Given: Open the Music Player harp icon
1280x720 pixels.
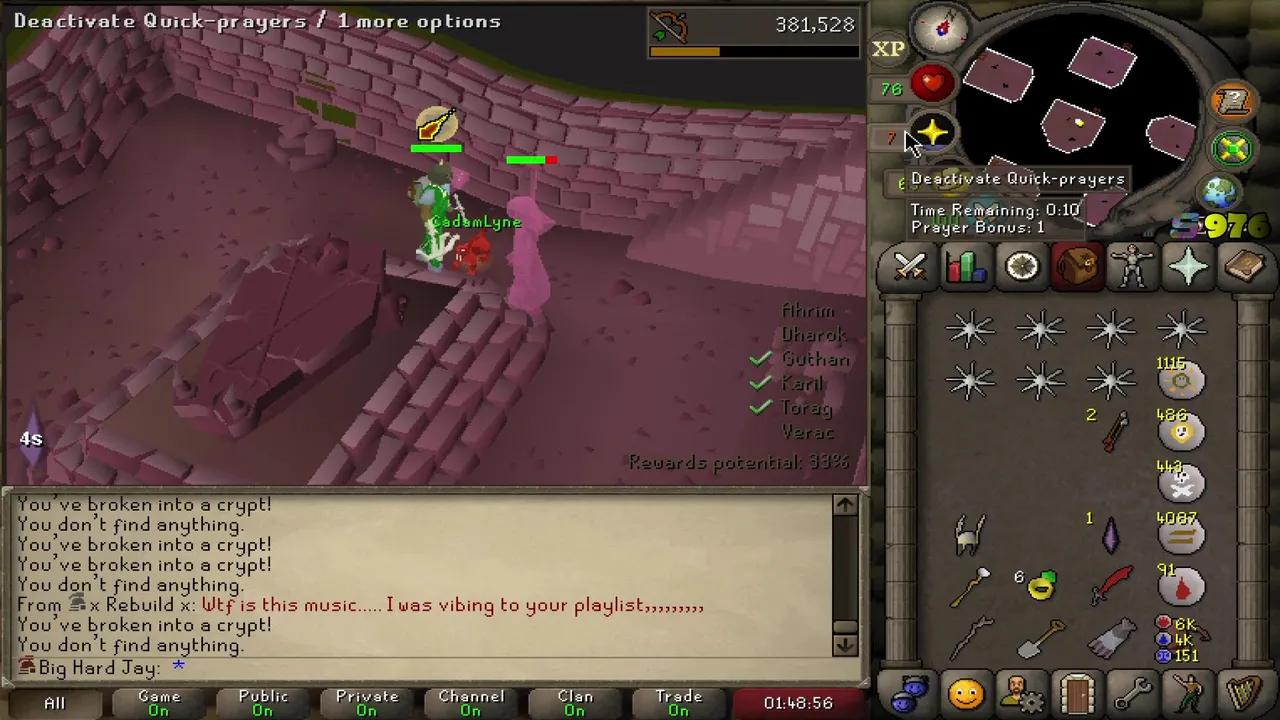Looking at the screenshot, I should click(1244, 690).
